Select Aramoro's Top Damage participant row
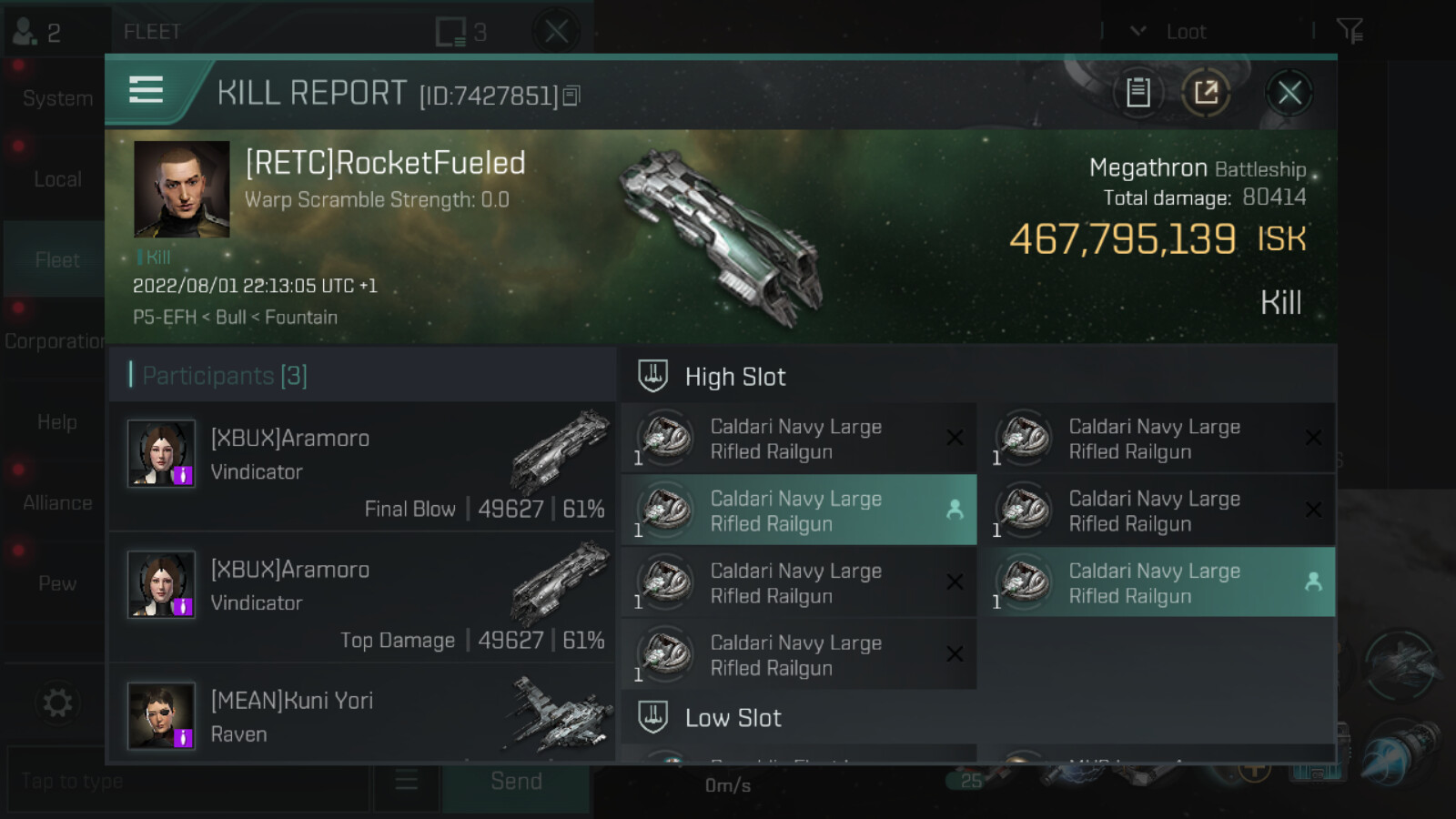This screenshot has height=819, width=1456. tap(362, 598)
